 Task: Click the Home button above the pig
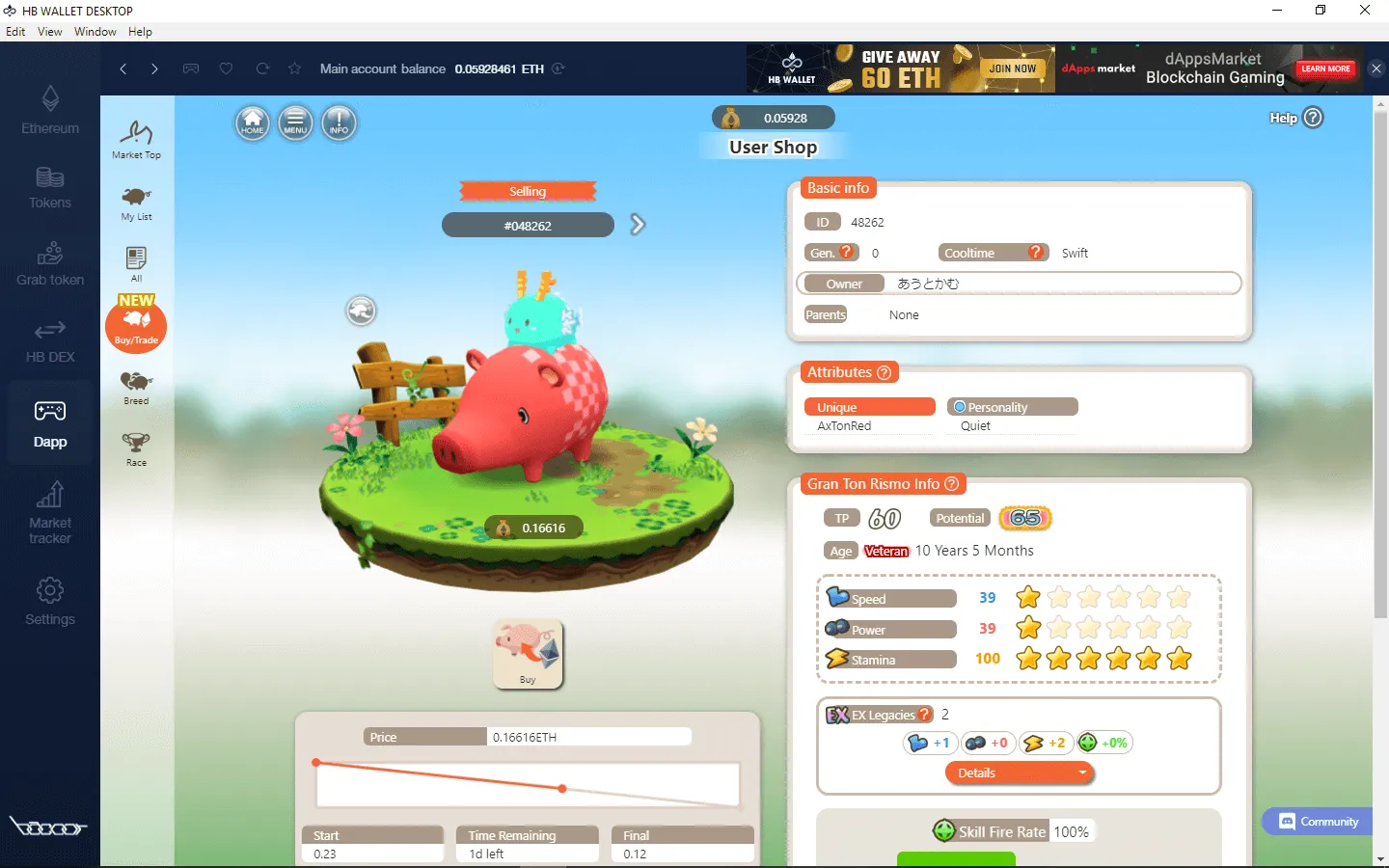click(x=252, y=123)
